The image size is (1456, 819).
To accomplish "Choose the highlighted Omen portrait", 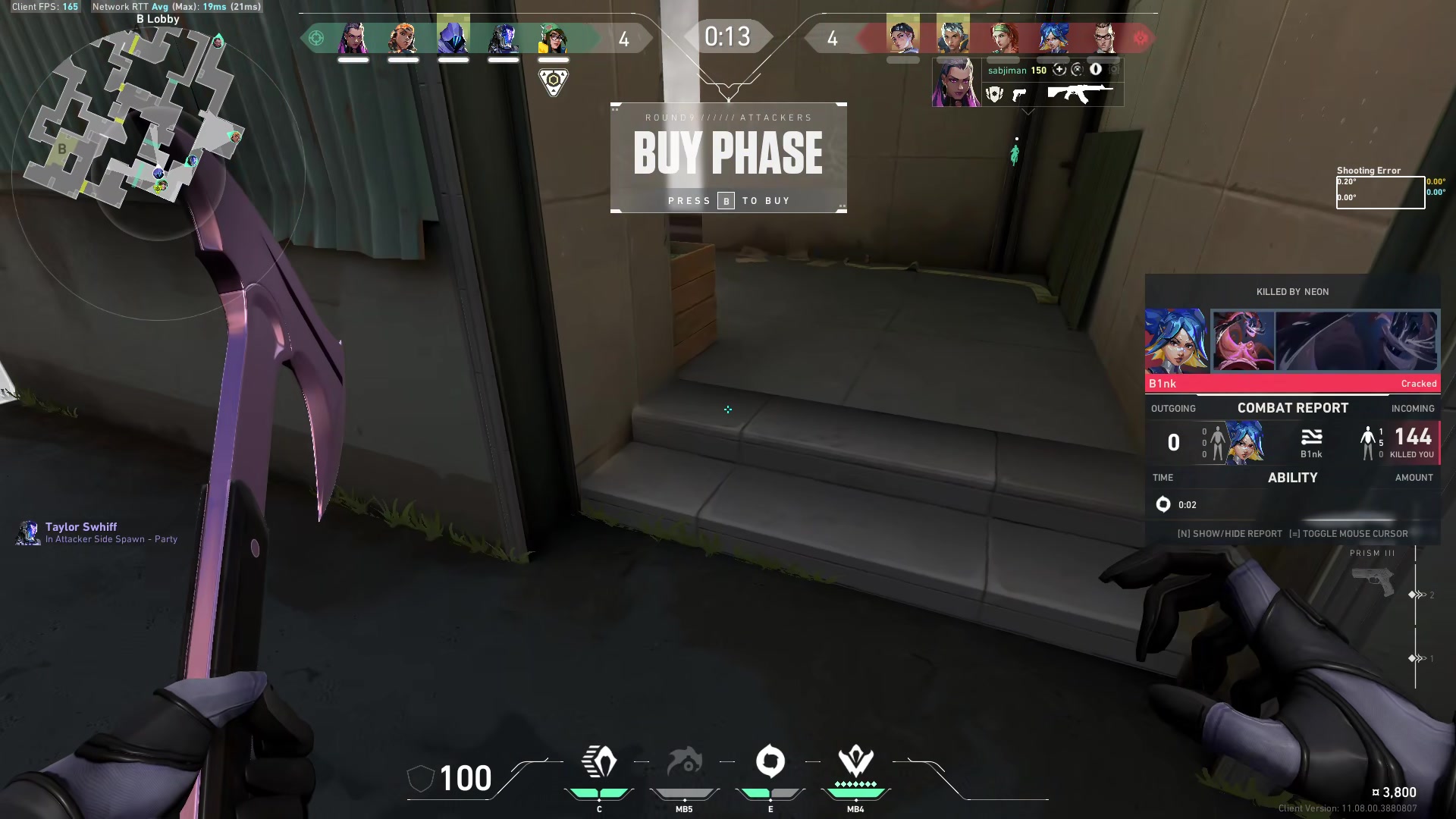I will (453, 36).
